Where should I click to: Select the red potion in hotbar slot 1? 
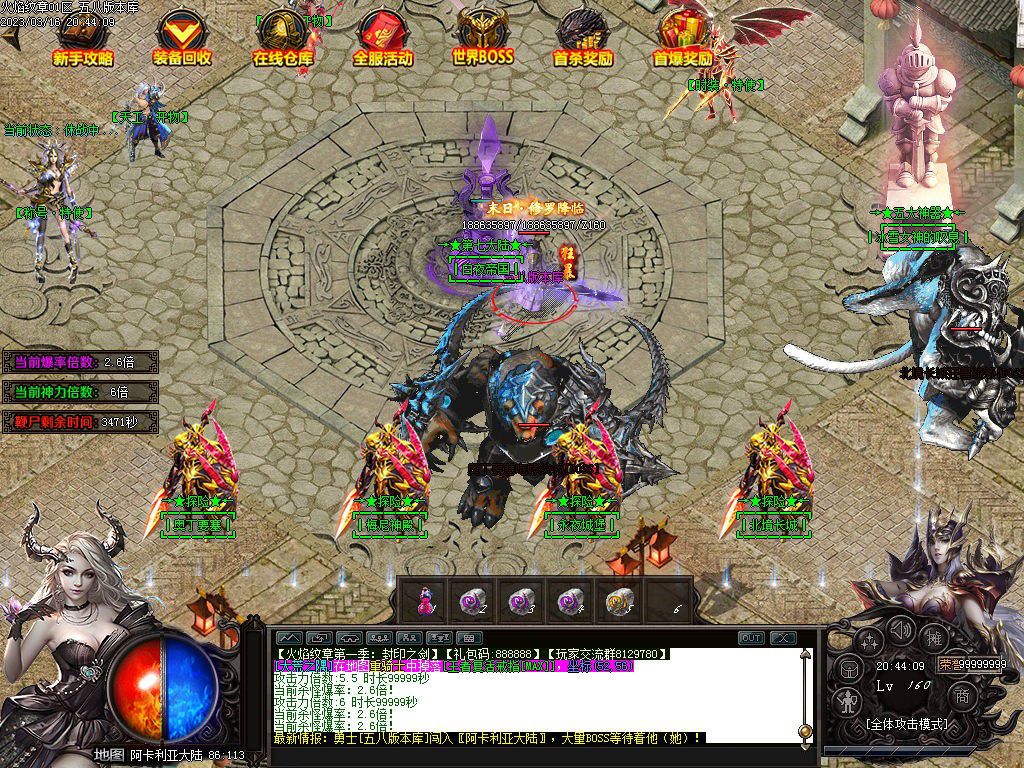[x=425, y=600]
